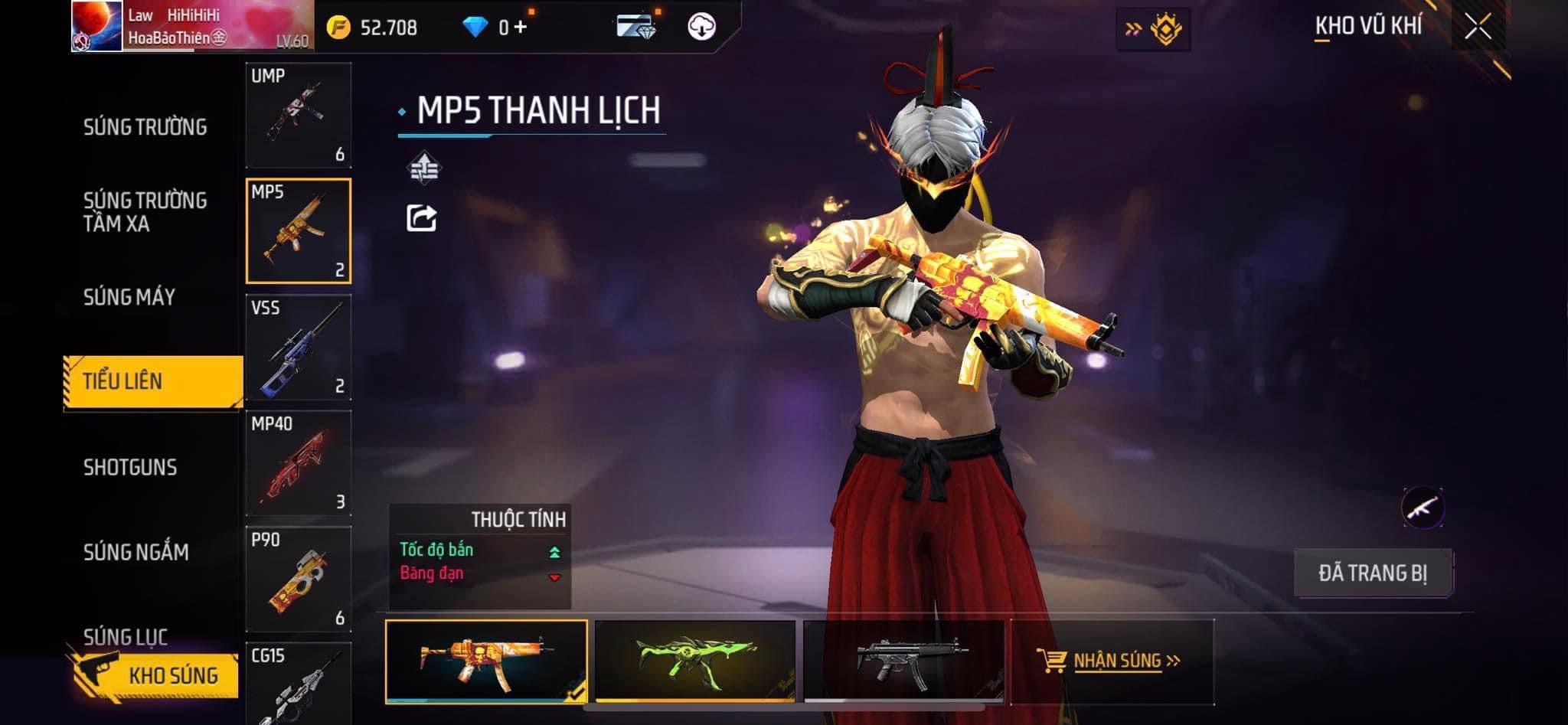1568x725 pixels.
Task: Click the Nhận Súng shop link
Action: pos(1112,661)
